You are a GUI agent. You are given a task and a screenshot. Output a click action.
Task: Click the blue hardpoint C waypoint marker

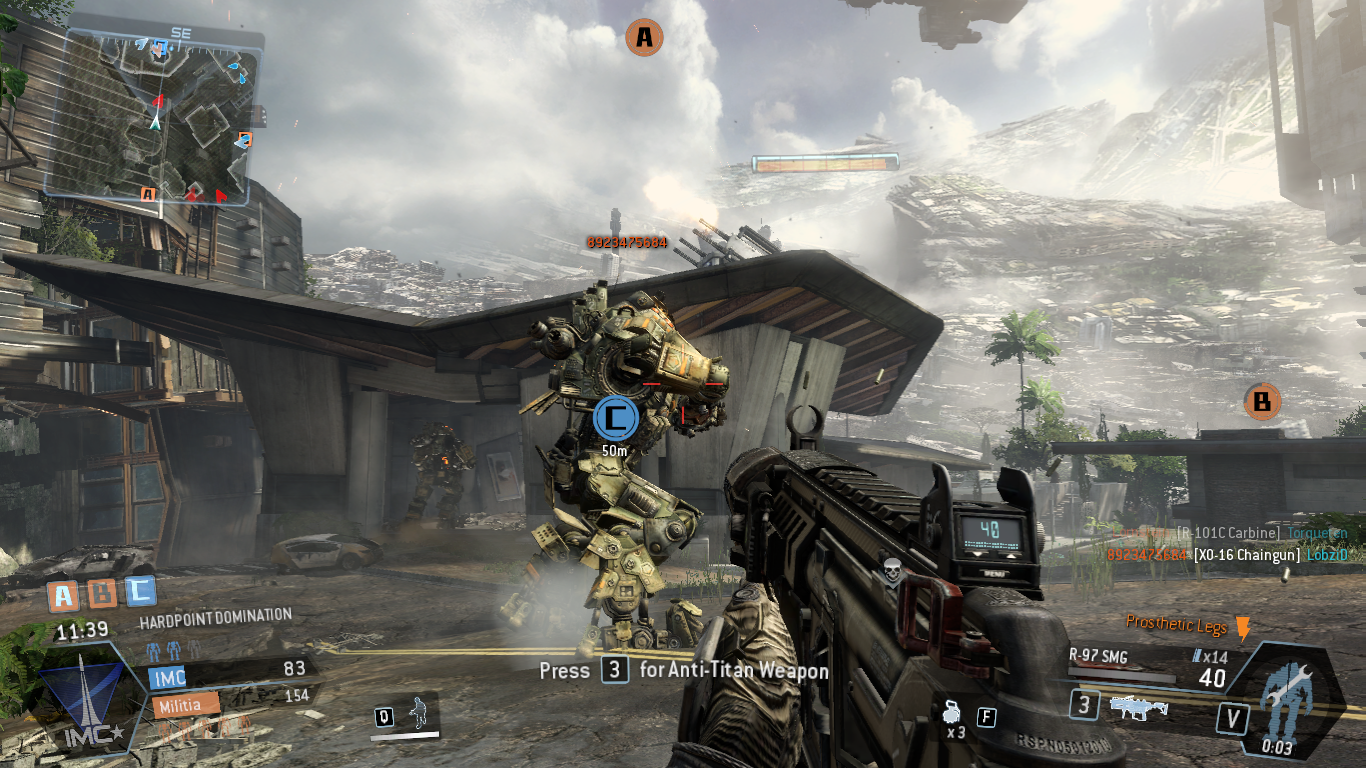tap(615, 418)
